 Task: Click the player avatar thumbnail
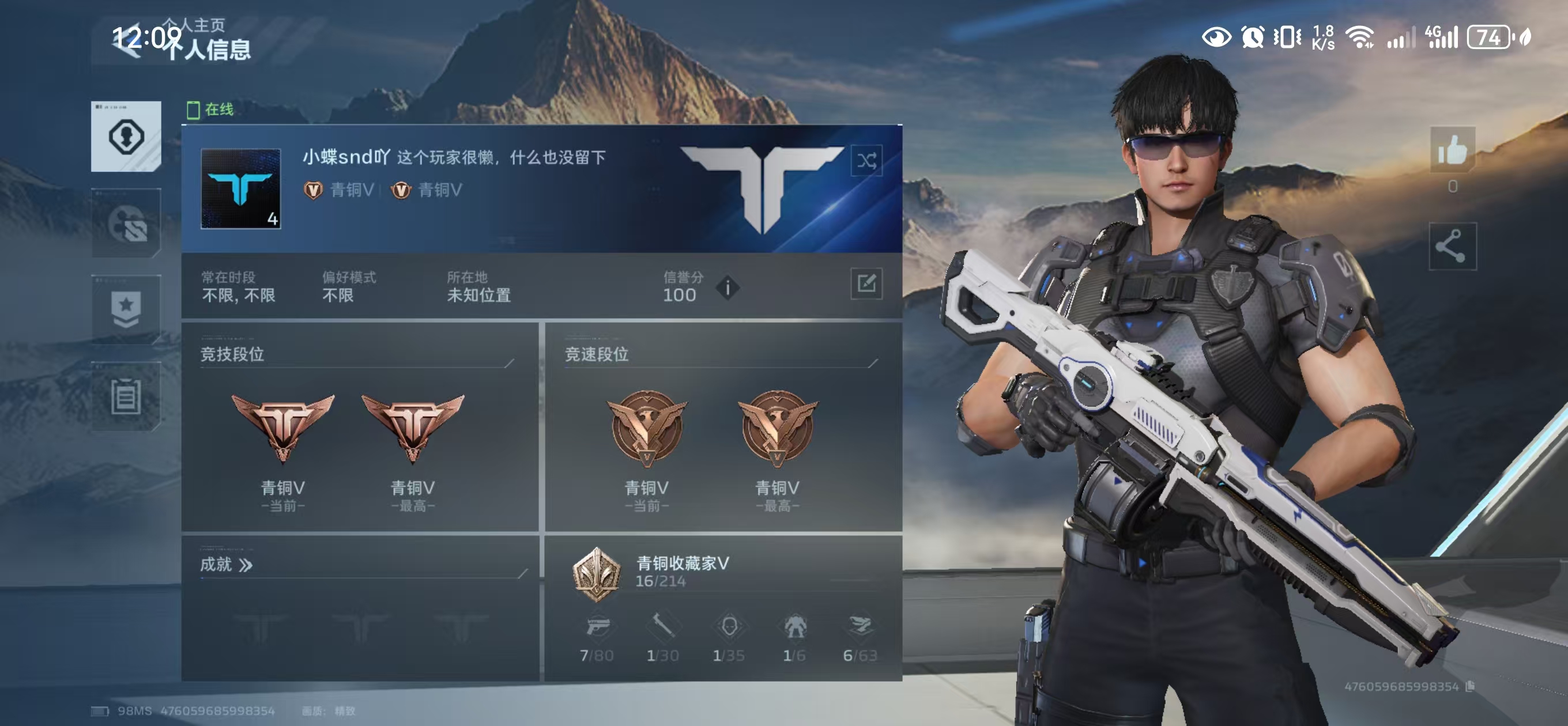click(x=240, y=188)
